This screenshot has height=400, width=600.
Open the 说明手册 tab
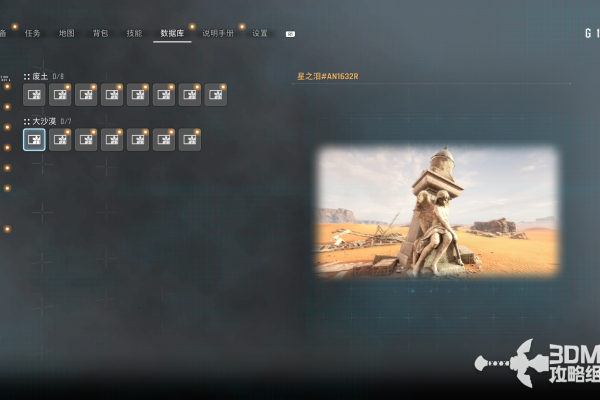(x=218, y=33)
